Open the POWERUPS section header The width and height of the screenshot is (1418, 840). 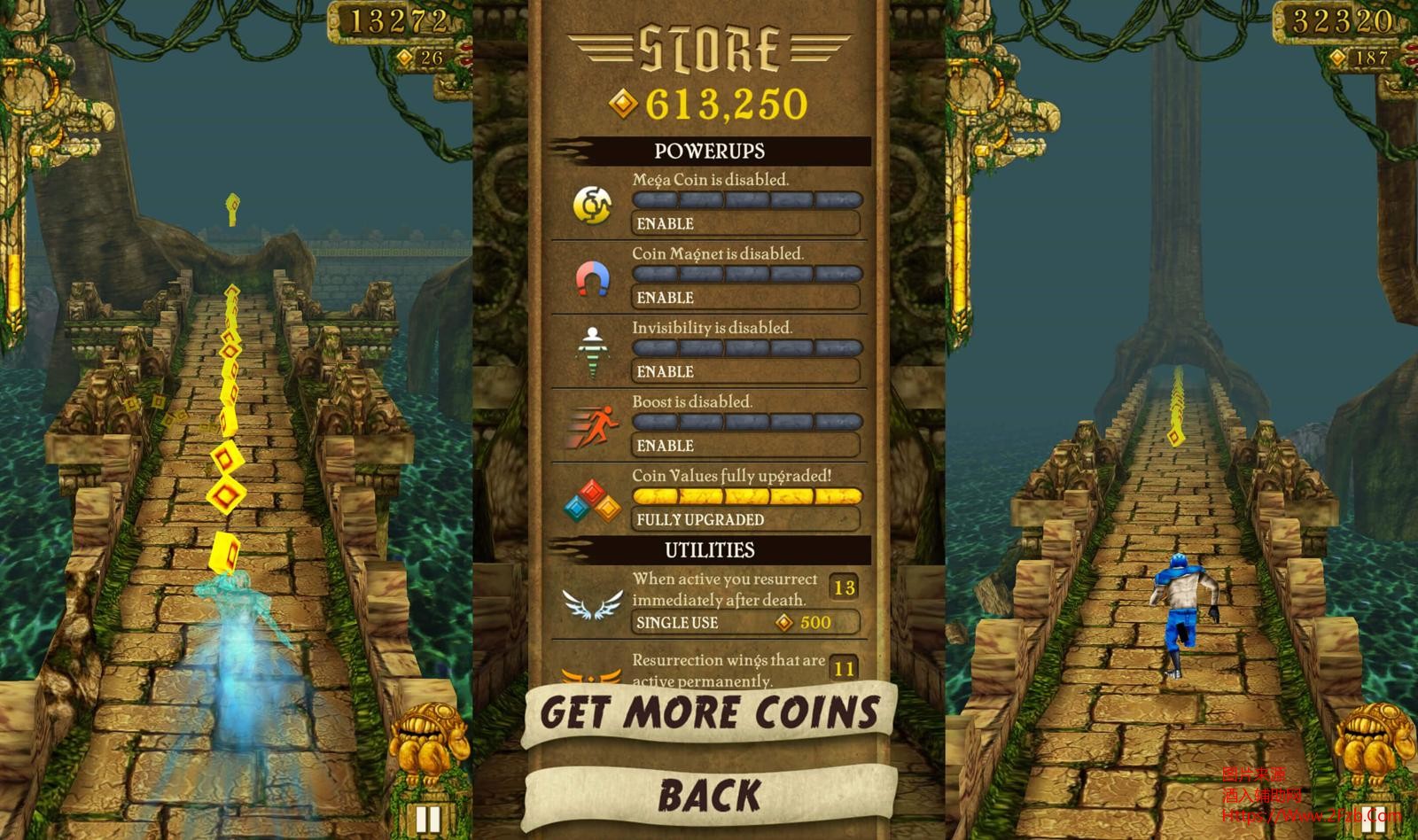coord(709,151)
